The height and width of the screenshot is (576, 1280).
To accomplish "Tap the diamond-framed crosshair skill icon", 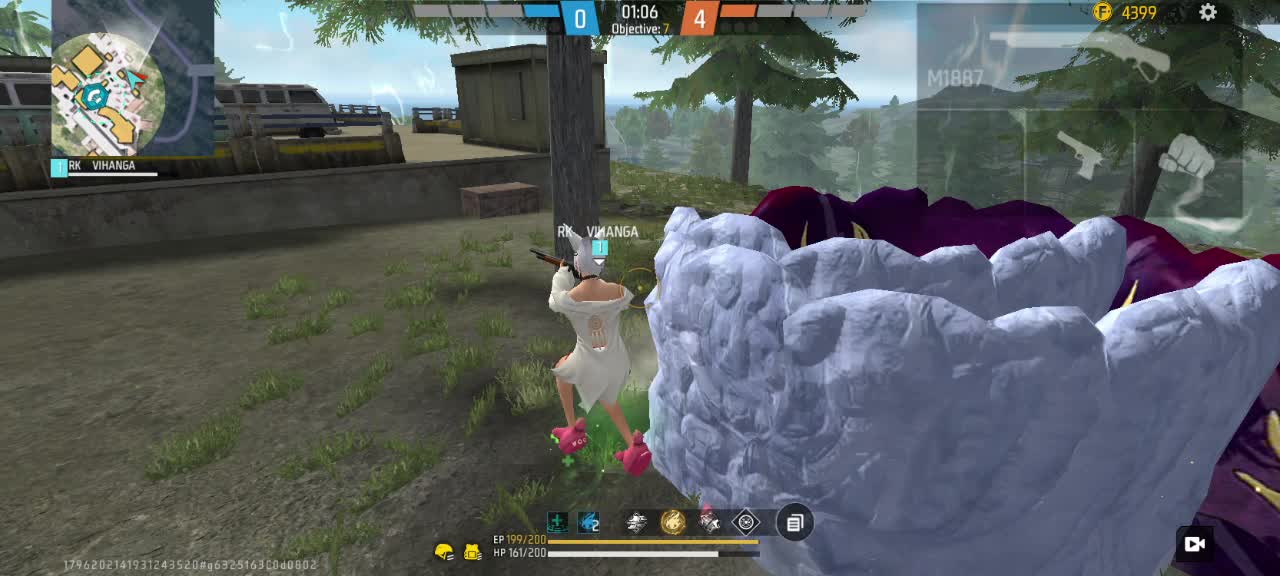I will click(746, 522).
